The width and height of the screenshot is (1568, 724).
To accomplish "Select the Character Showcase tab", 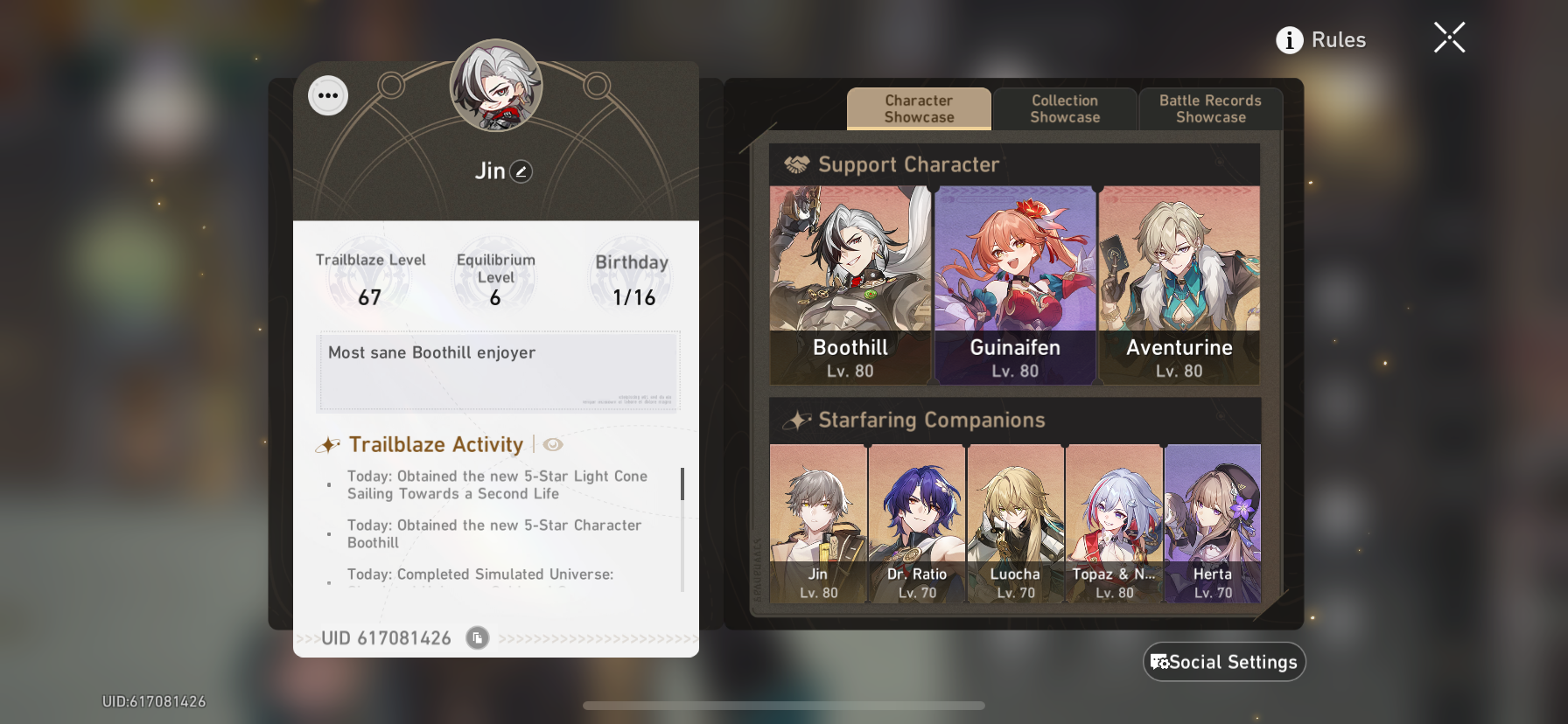I will pyautogui.click(x=919, y=108).
